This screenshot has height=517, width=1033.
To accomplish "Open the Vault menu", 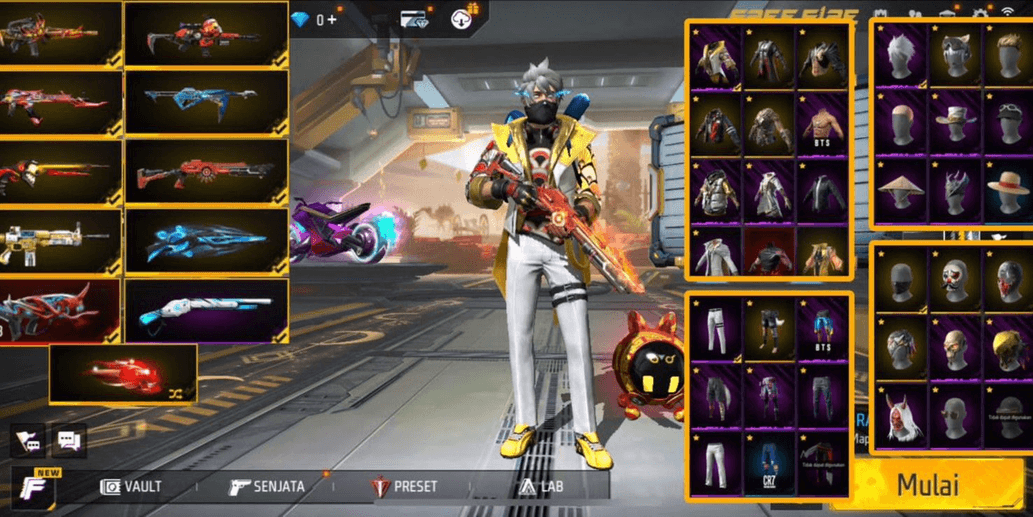I will coord(131,487).
